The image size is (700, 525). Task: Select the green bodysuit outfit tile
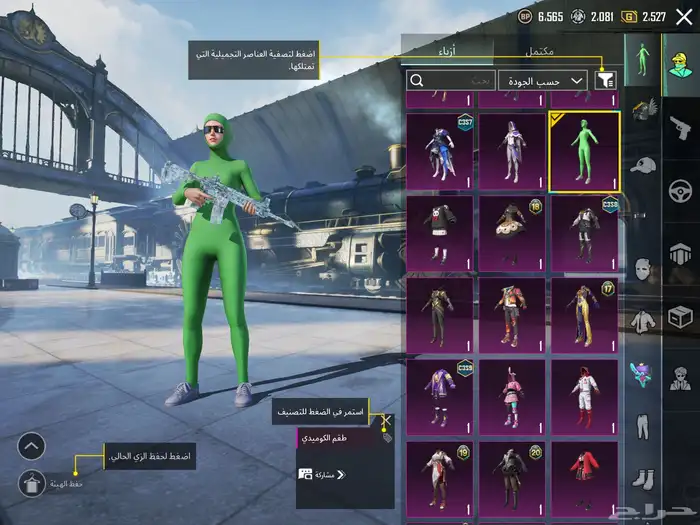pos(584,151)
